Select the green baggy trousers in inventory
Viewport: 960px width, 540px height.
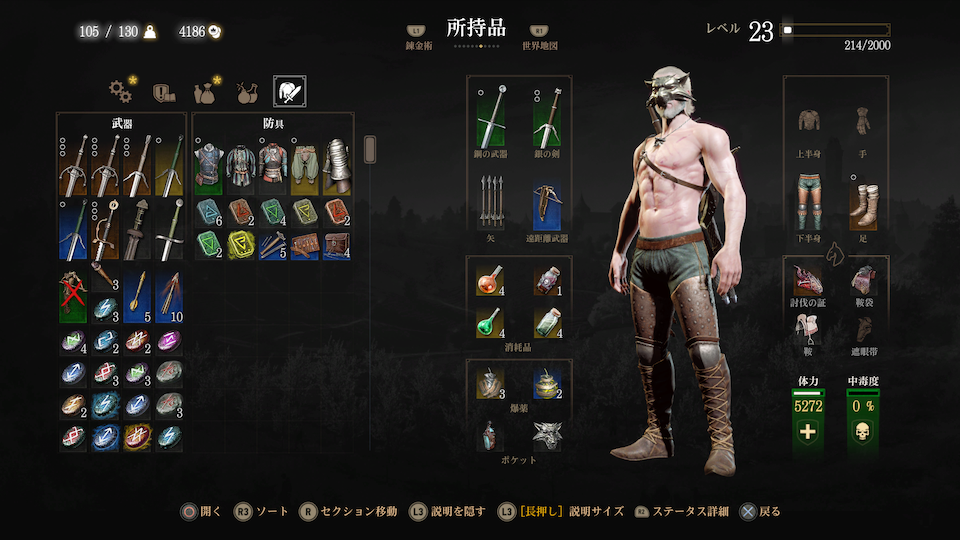coord(305,164)
